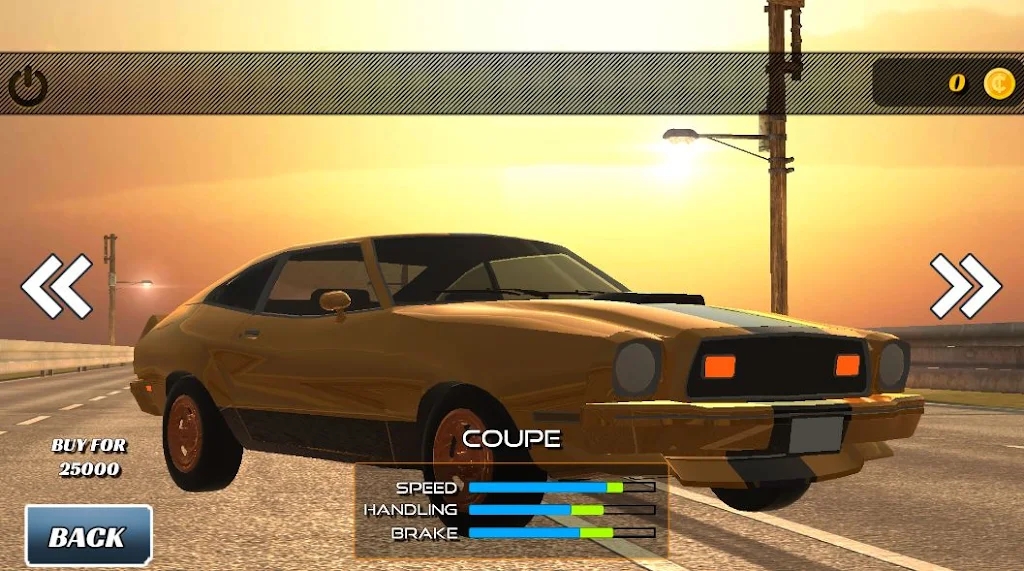Buy the Coupe for 25000
Image resolution: width=1024 pixels, height=571 pixels.
tap(90, 457)
